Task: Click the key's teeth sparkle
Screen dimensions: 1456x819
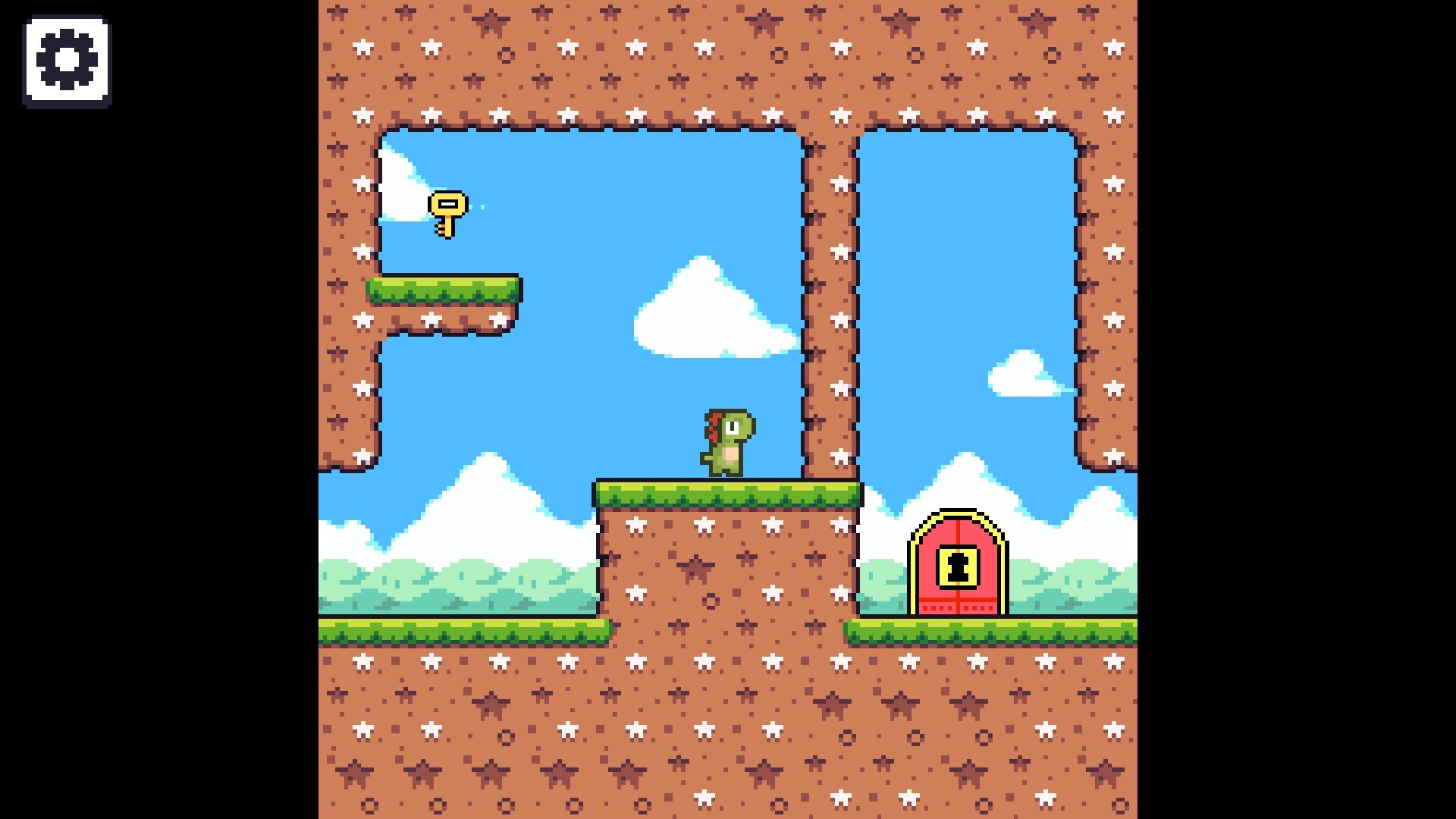Action: click(479, 206)
